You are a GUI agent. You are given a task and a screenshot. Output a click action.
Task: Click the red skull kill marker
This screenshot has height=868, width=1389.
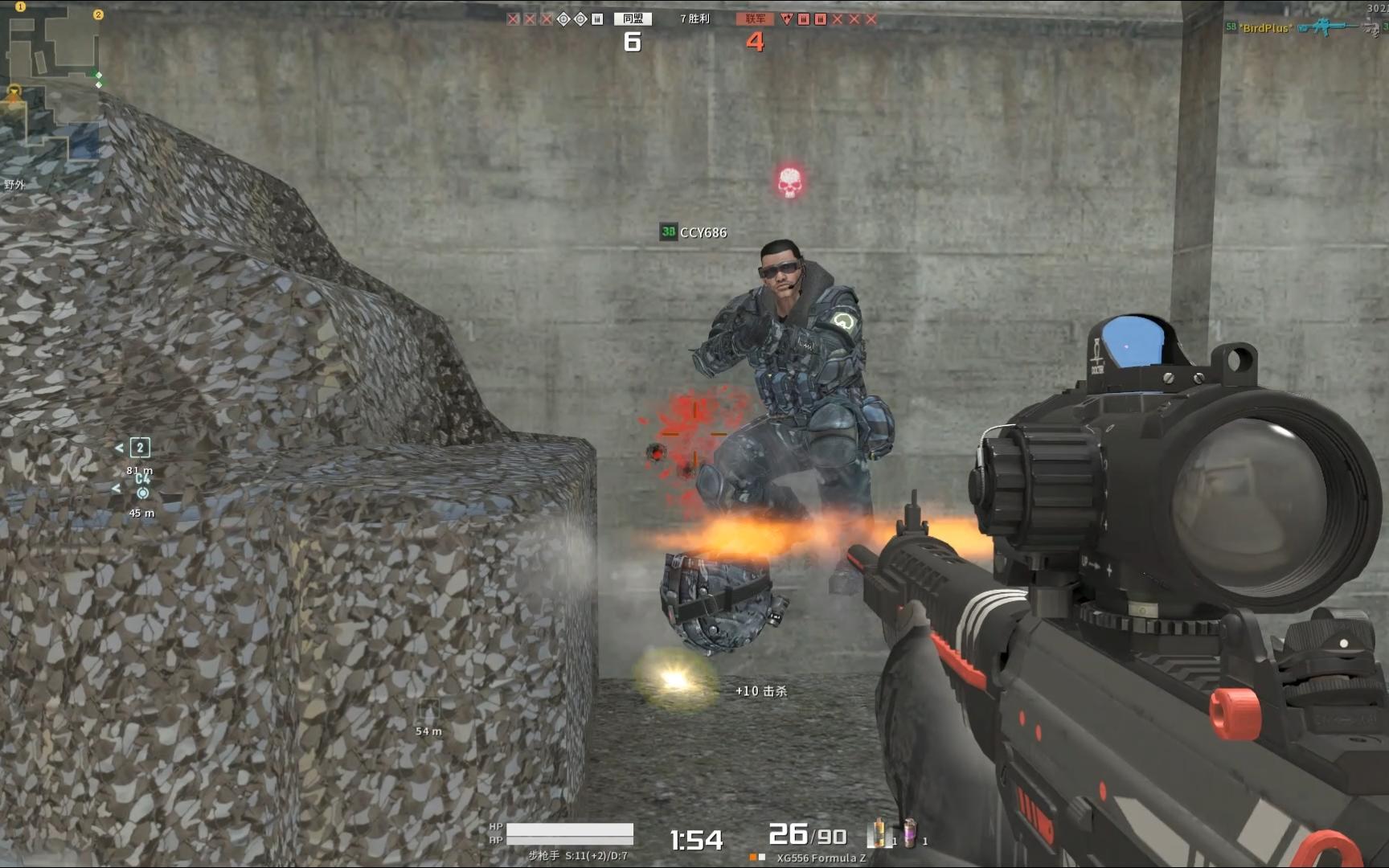[789, 182]
